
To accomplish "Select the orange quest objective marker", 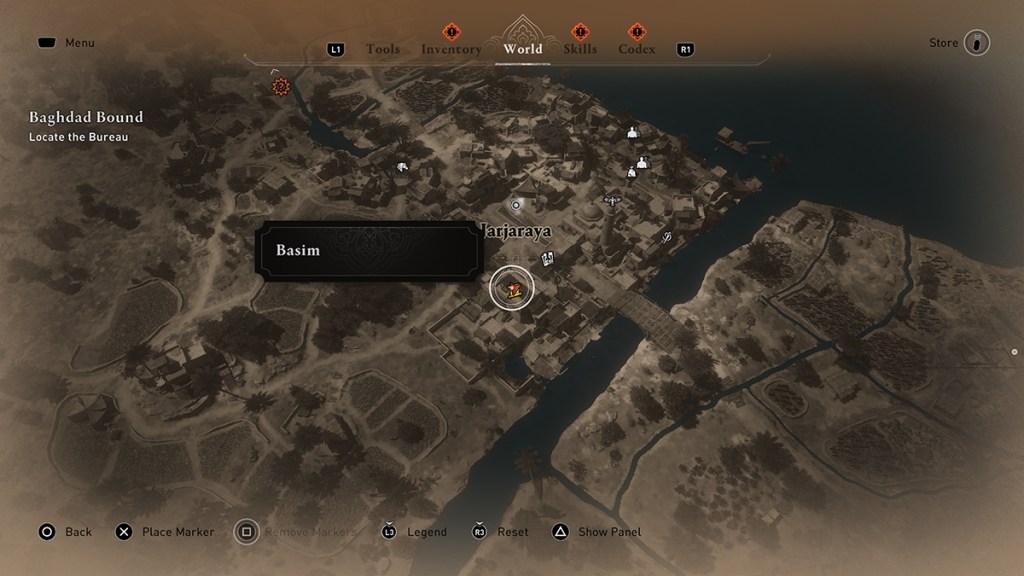I will (281, 87).
